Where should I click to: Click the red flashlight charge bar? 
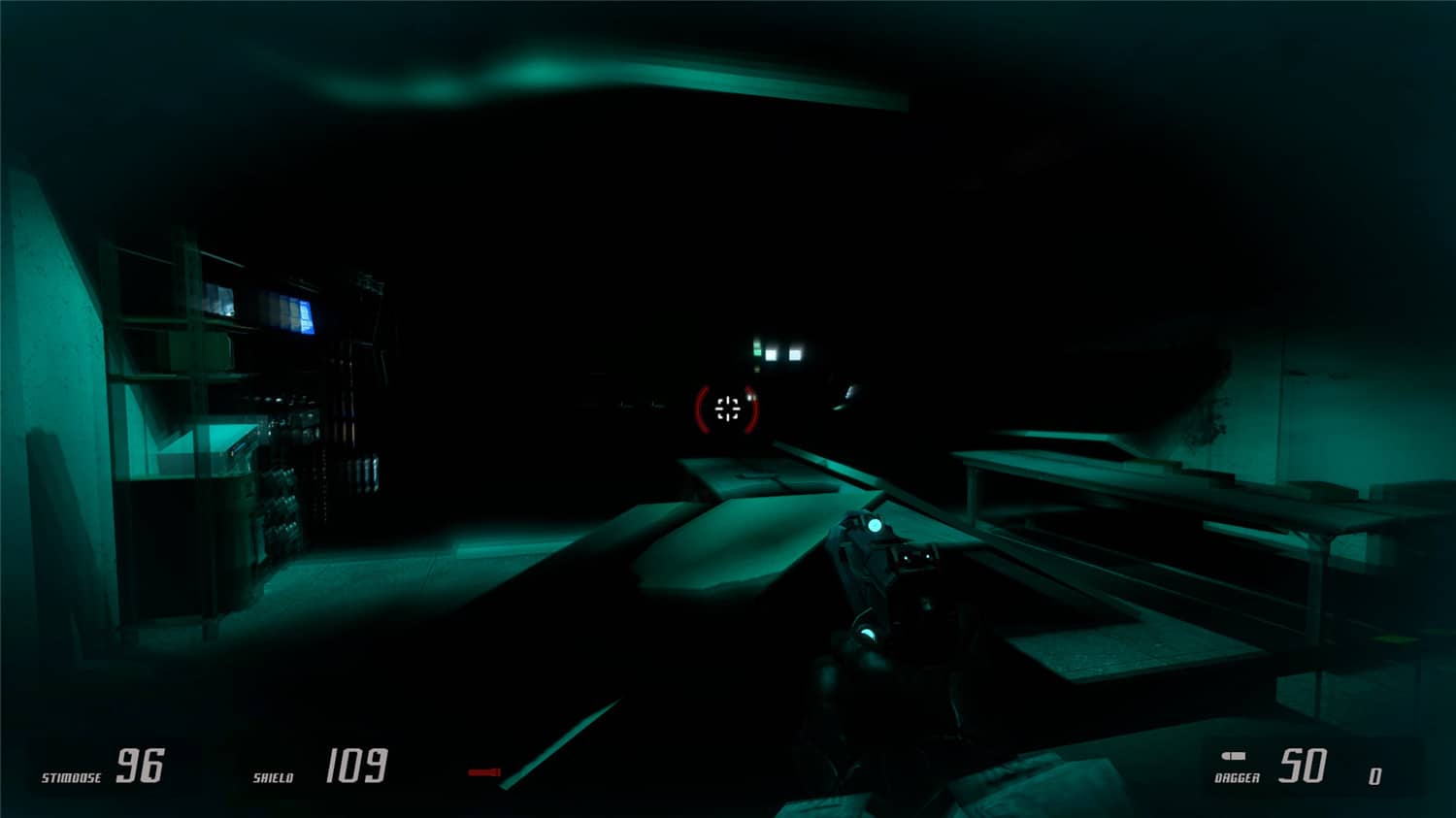485,771
